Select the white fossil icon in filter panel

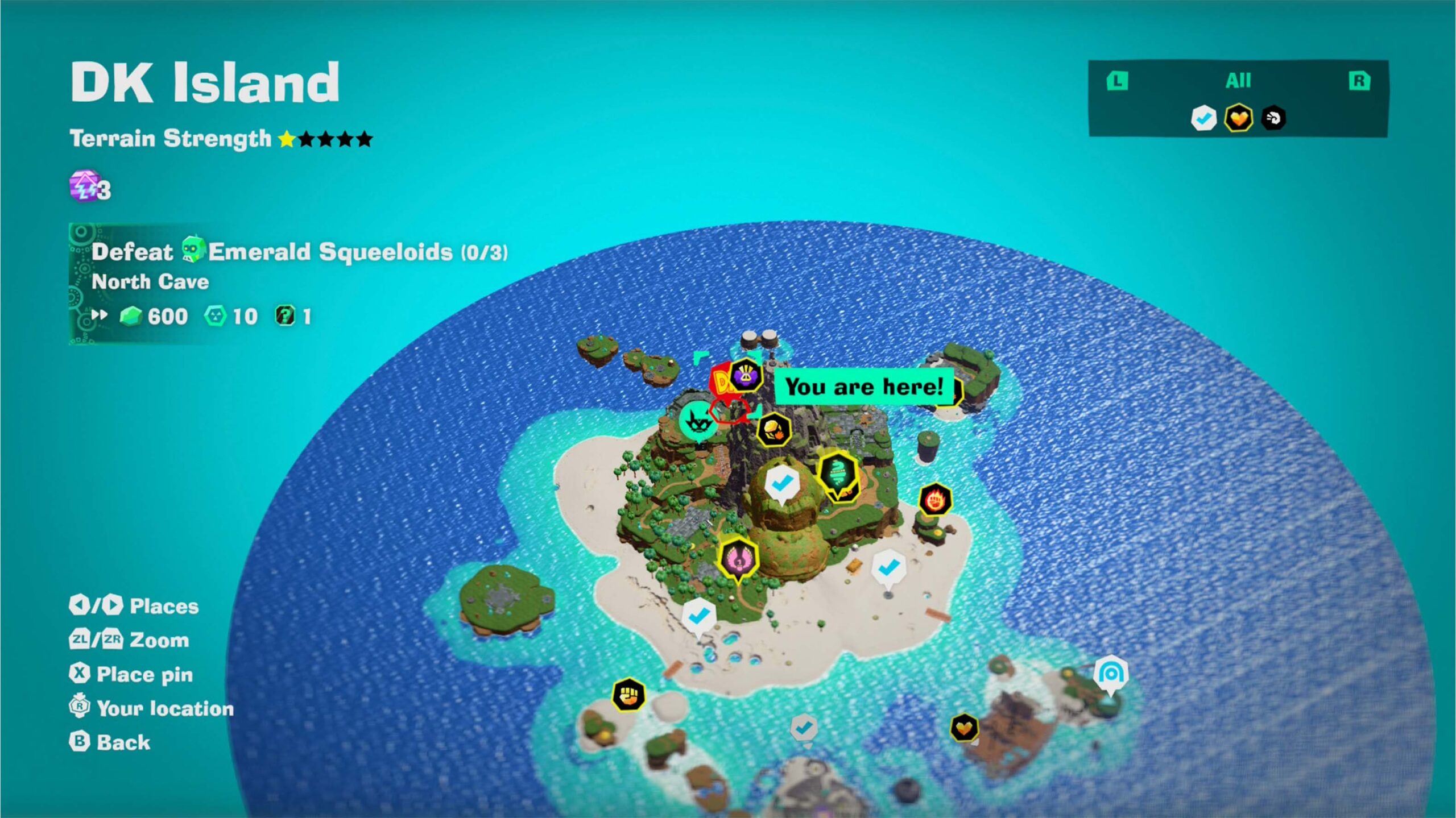1273,118
